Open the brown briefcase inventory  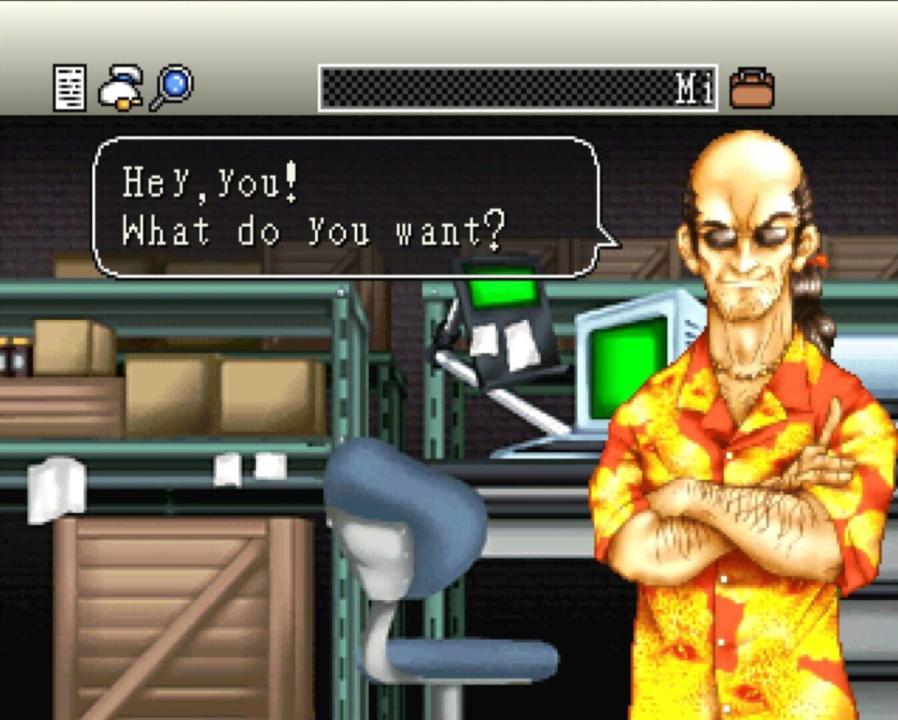(752, 89)
